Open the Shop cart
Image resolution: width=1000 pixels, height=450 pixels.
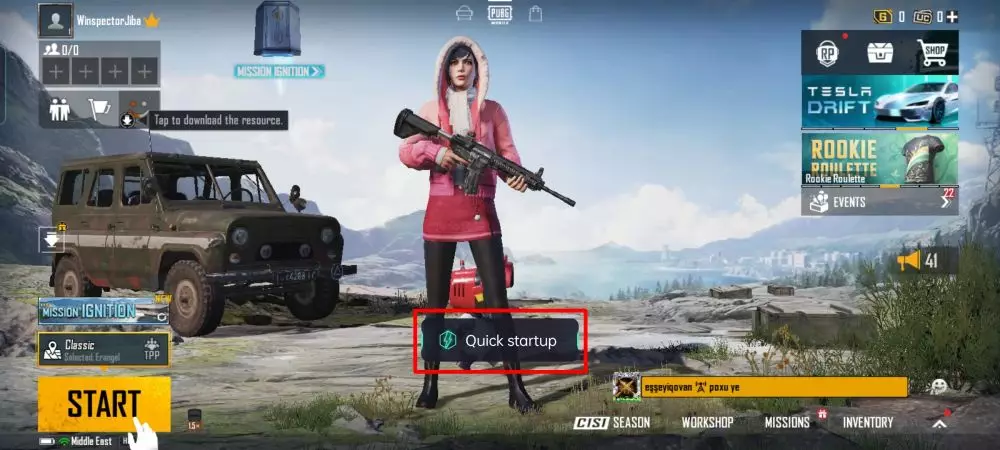point(932,53)
